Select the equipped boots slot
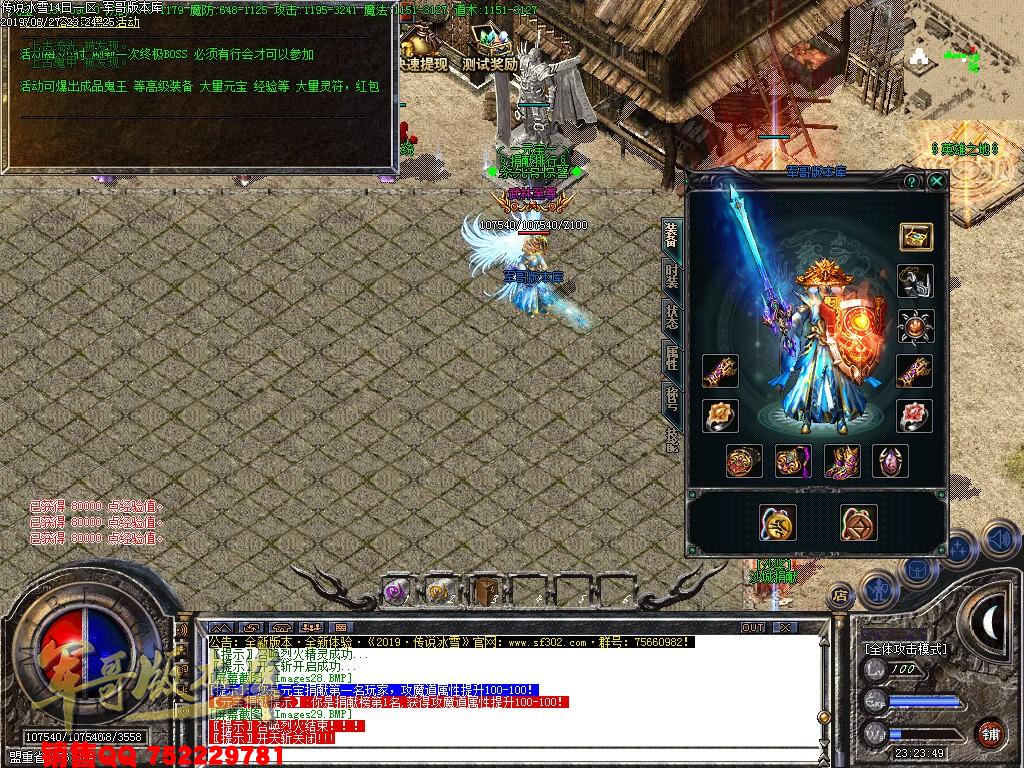This screenshot has width=1024, height=768. coord(842,461)
